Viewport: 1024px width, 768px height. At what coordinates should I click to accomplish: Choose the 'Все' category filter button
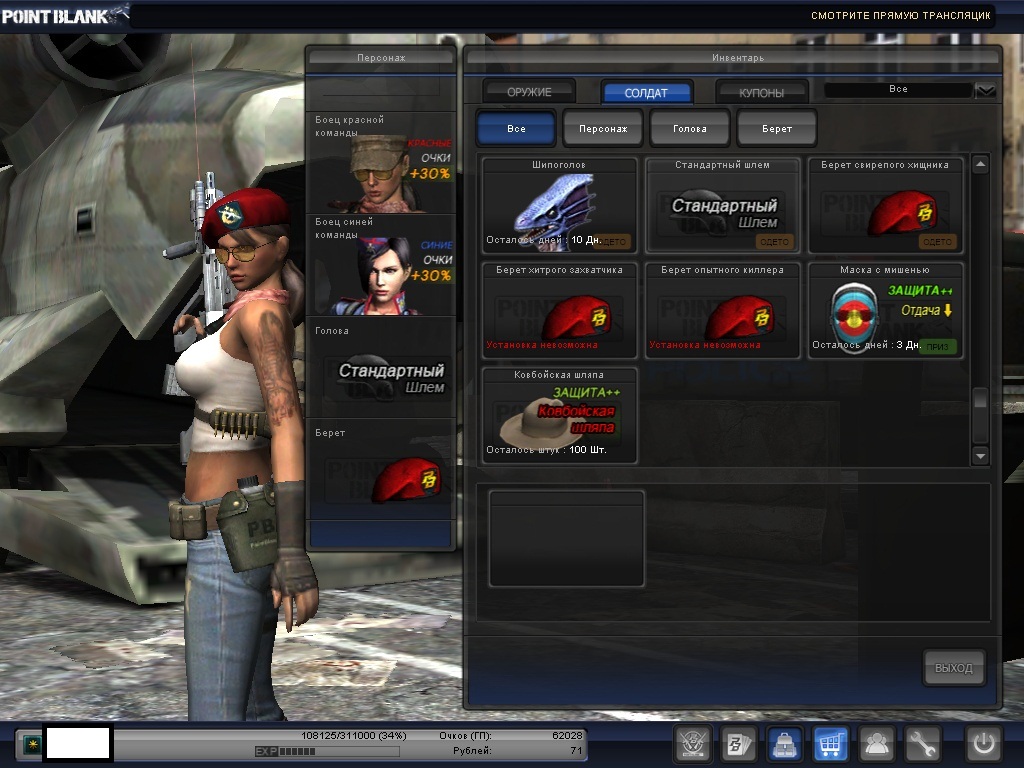516,129
